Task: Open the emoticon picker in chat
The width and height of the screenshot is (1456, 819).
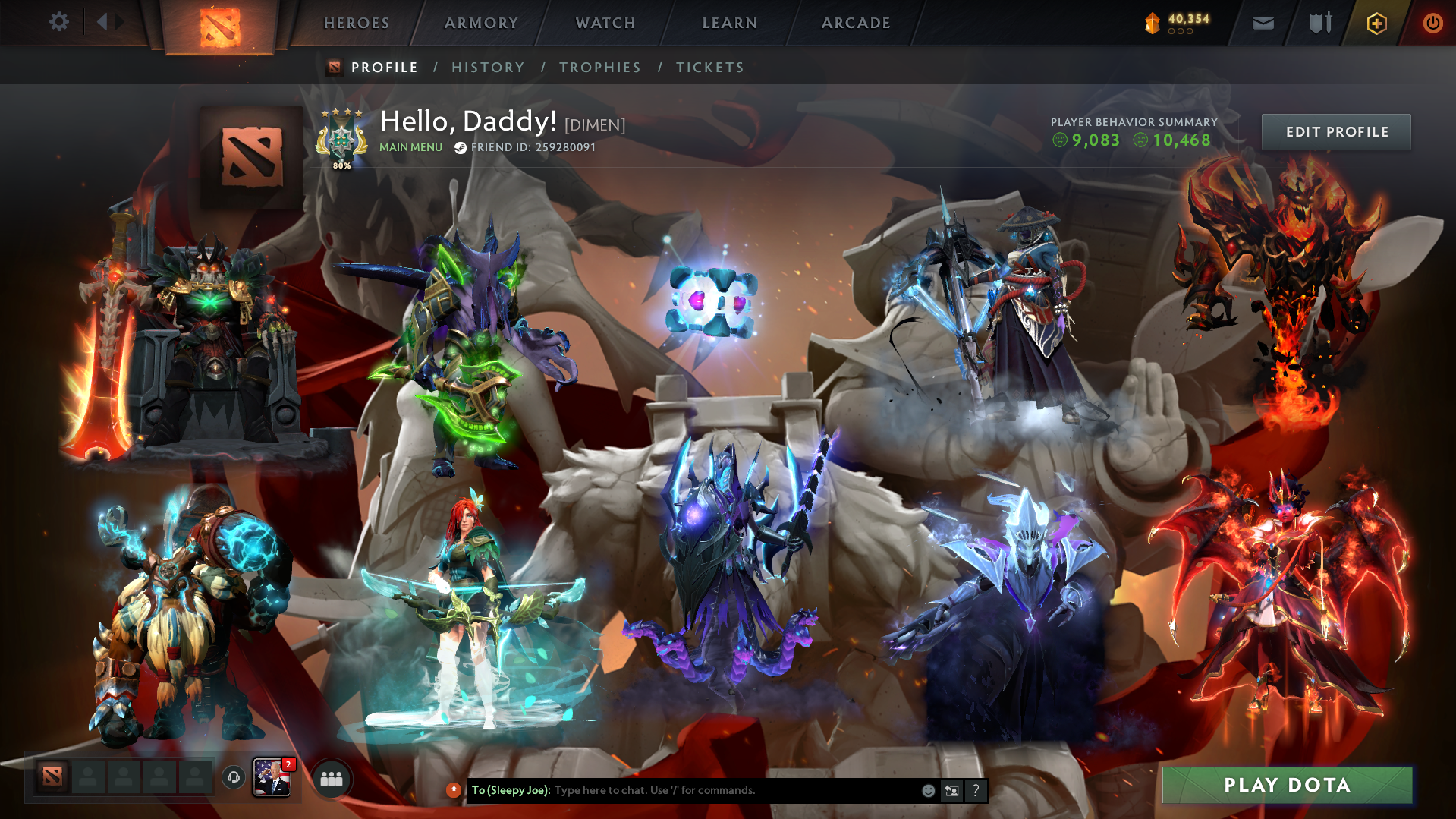Action: coord(928,790)
